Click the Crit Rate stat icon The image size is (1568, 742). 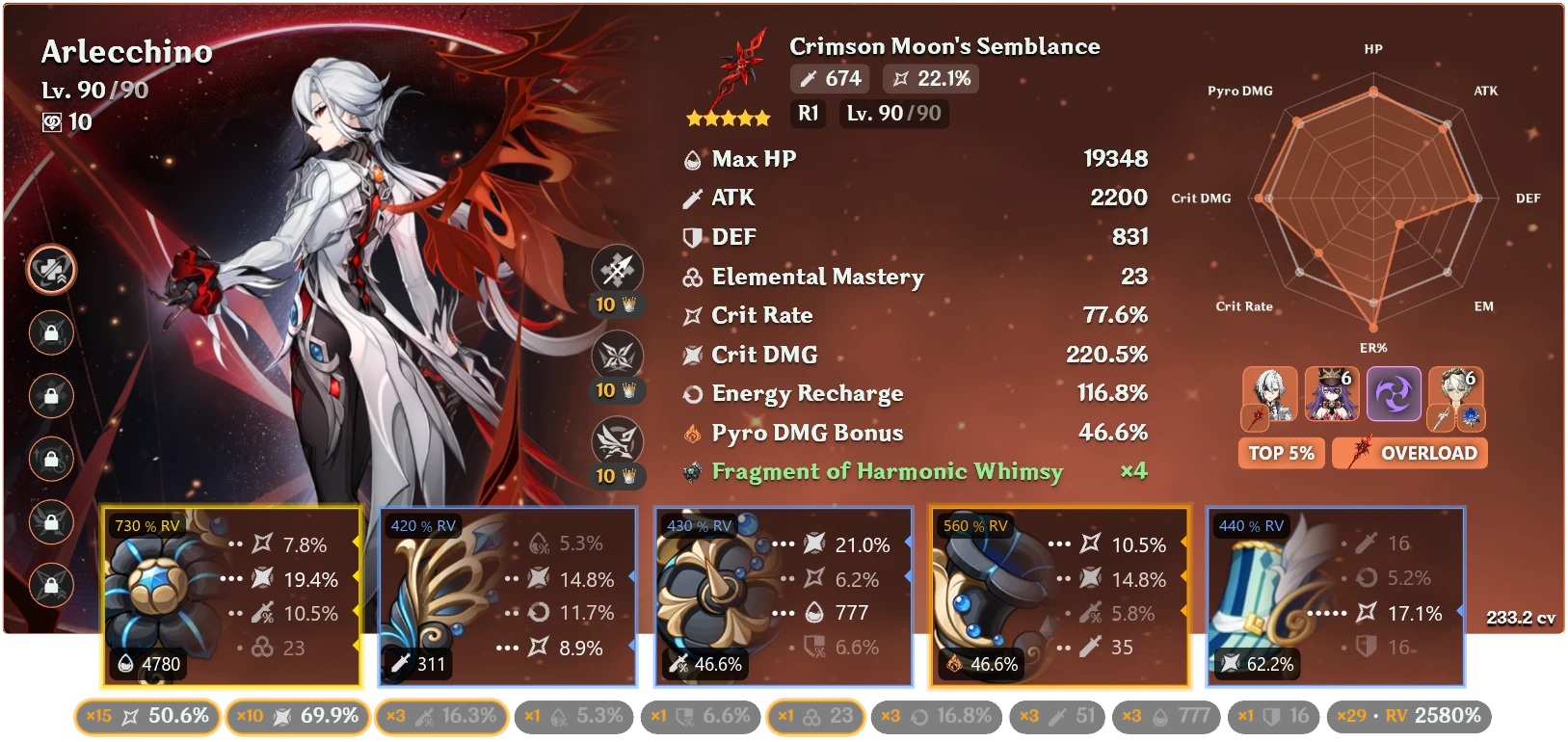click(x=690, y=314)
